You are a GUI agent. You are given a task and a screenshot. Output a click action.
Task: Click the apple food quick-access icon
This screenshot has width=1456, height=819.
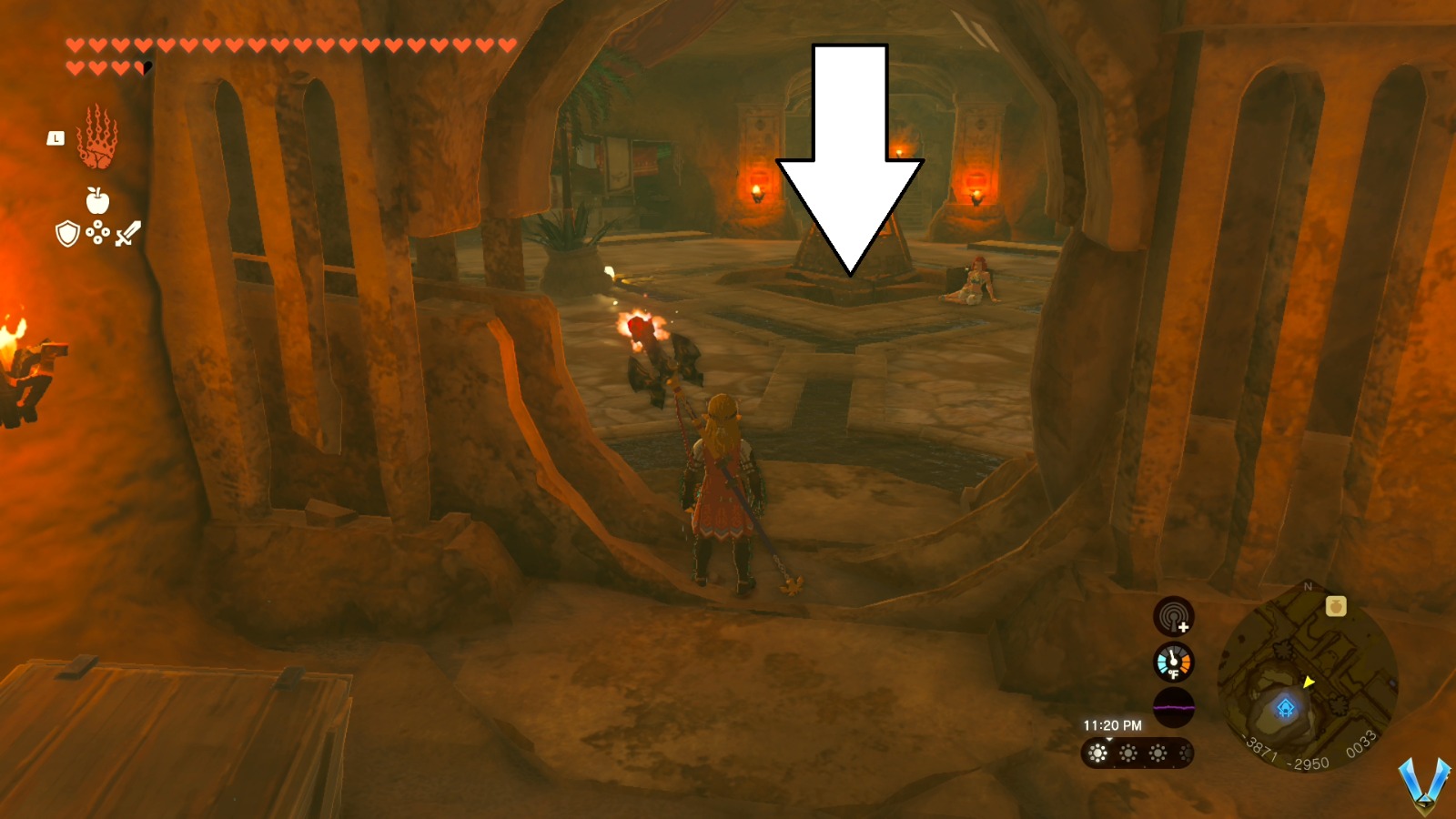[x=96, y=199]
